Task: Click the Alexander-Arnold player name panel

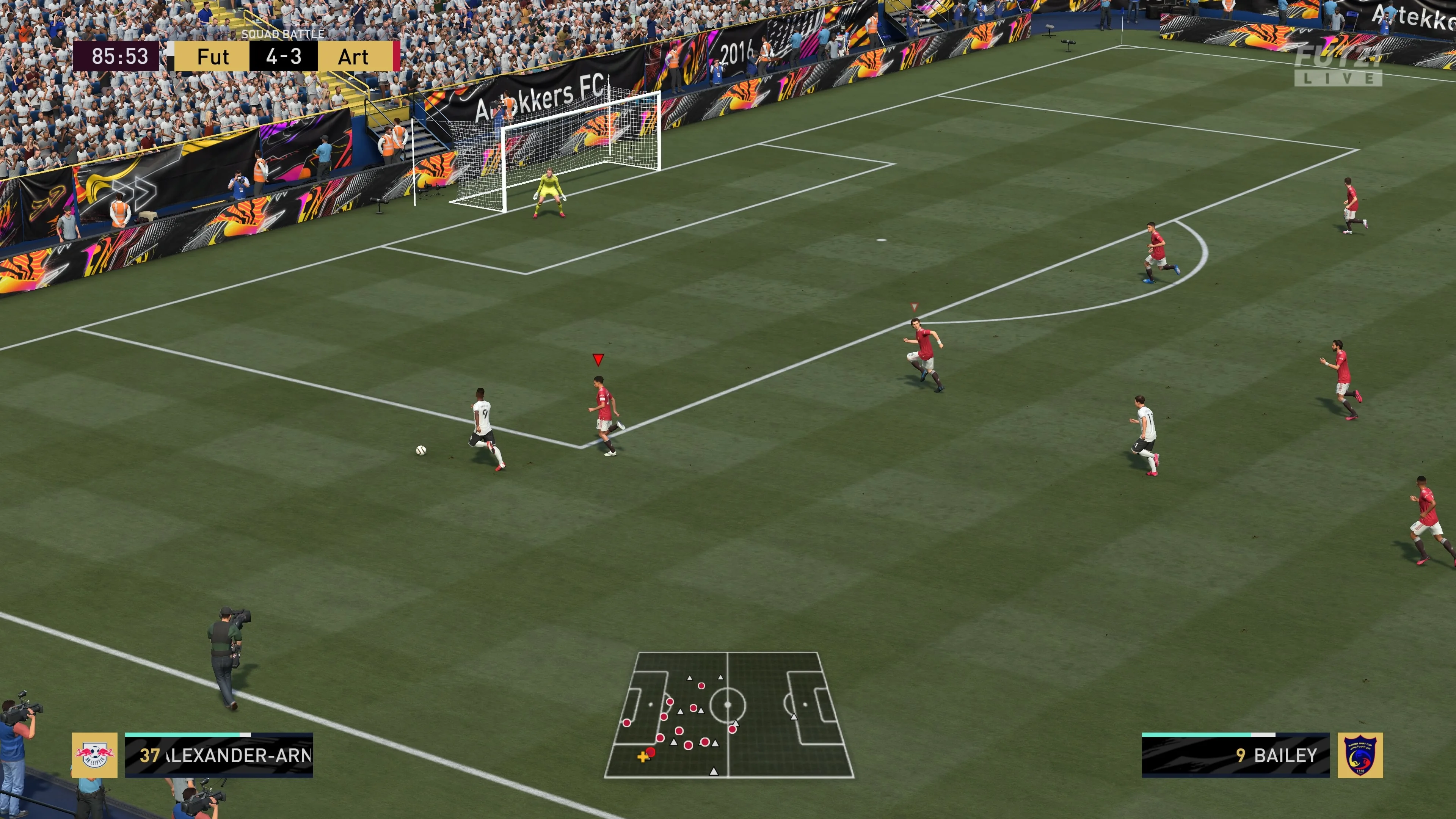Action: click(219, 756)
